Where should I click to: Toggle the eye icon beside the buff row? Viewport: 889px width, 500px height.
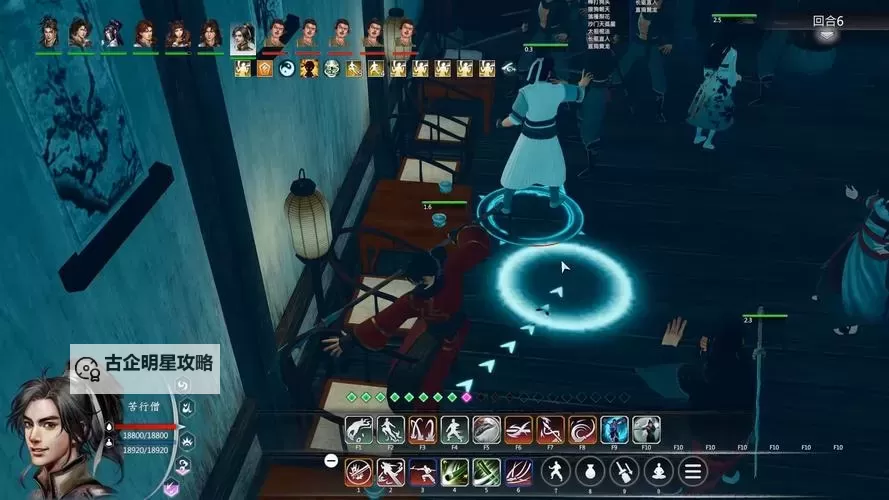click(x=509, y=69)
